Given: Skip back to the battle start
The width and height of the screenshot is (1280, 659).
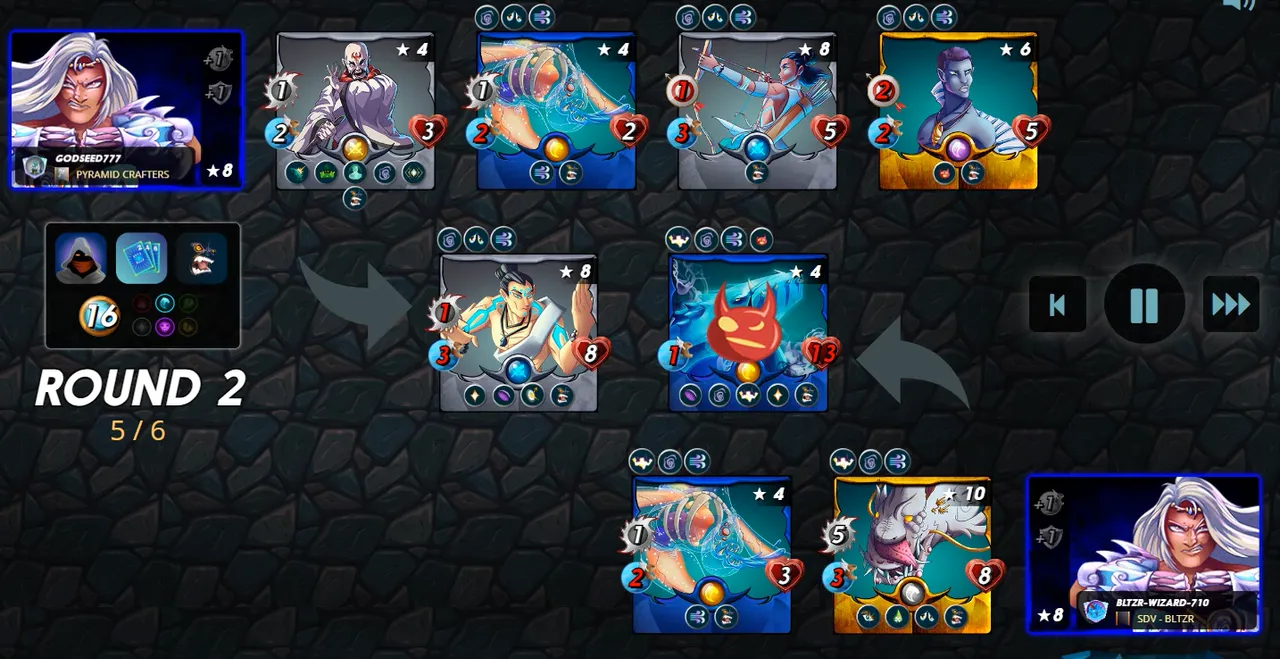Looking at the screenshot, I should pyautogui.click(x=1057, y=304).
